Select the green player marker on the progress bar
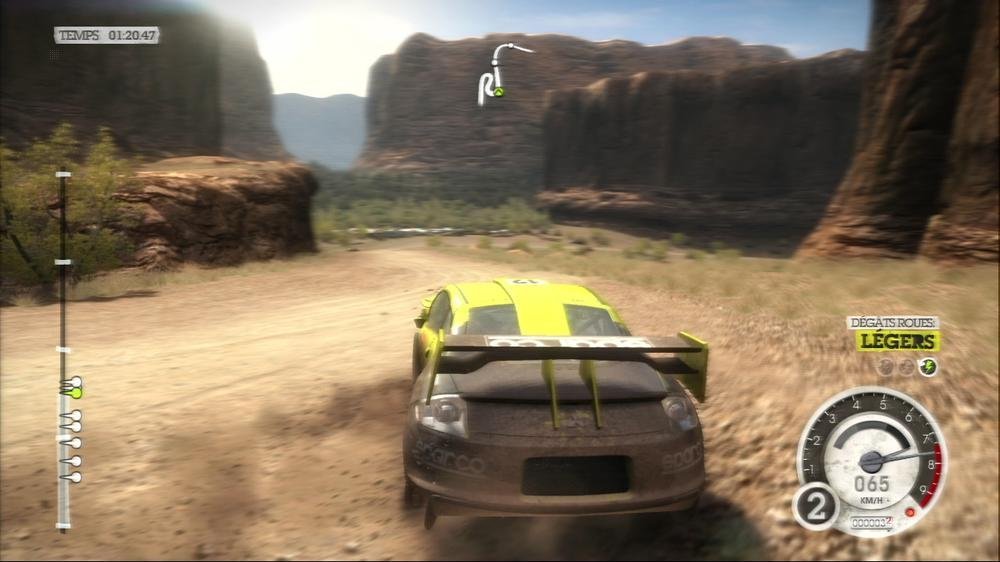1000x562 pixels. (73, 388)
